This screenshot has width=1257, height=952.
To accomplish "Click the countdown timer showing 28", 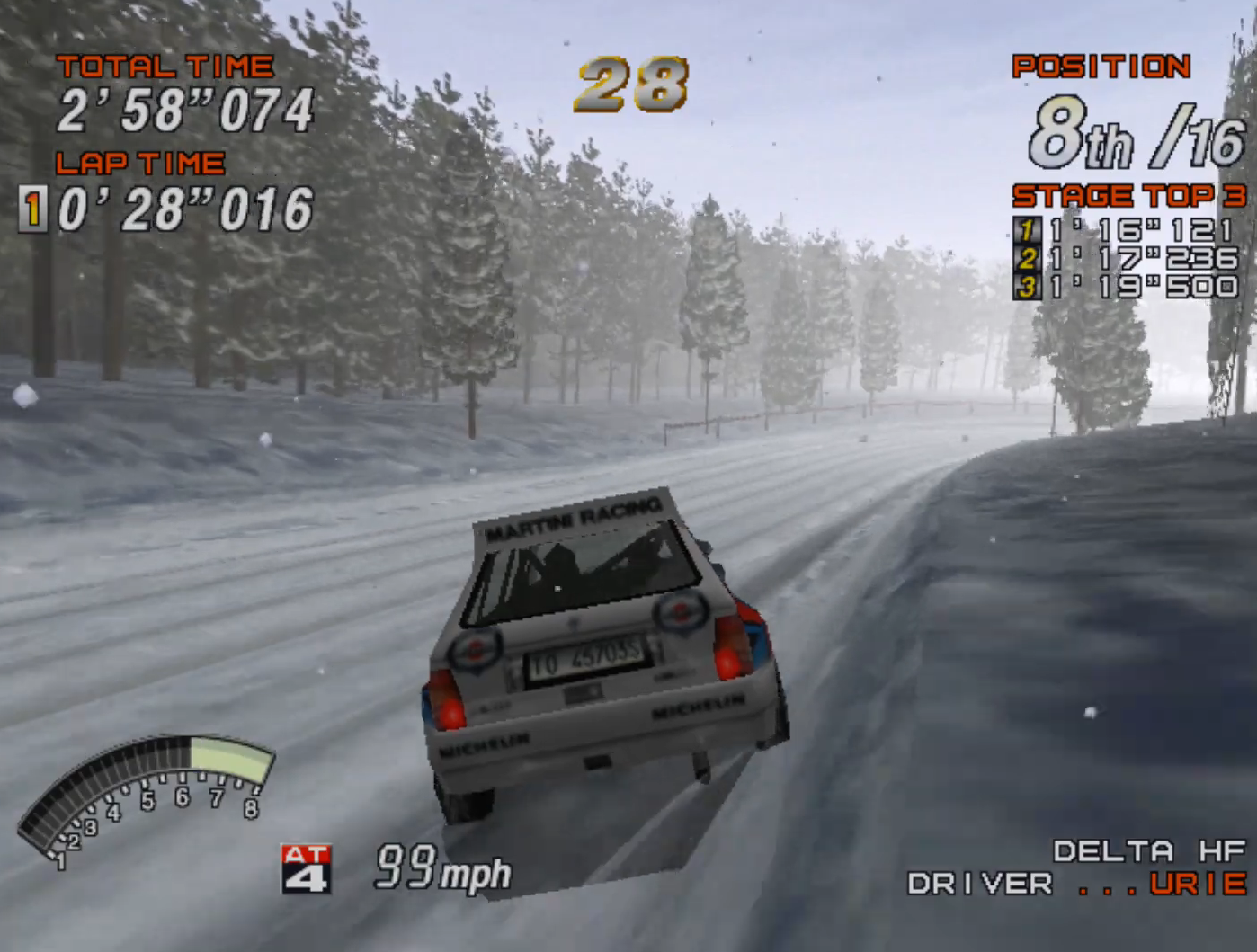I will [629, 83].
